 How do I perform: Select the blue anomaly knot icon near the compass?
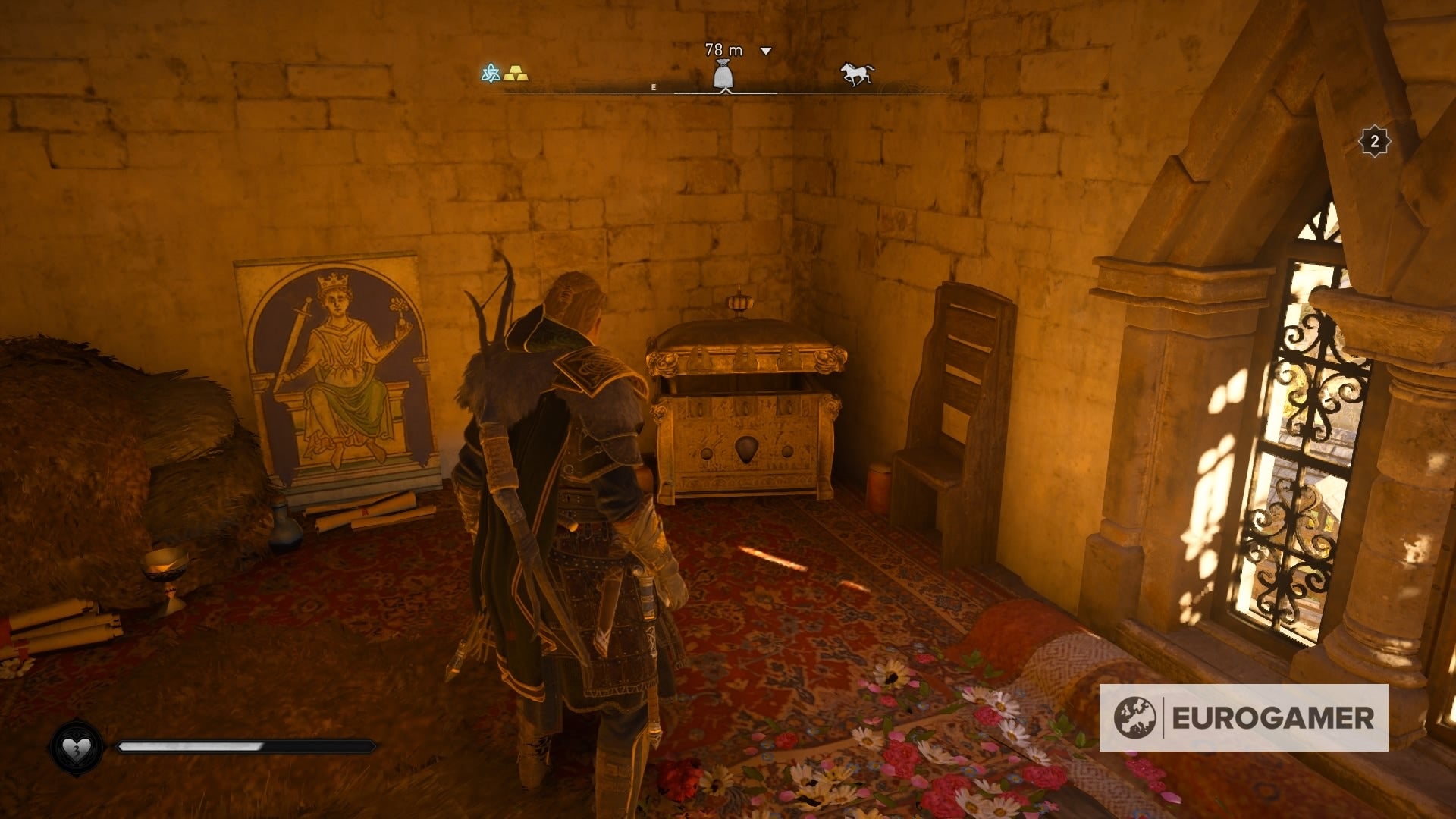(491, 74)
